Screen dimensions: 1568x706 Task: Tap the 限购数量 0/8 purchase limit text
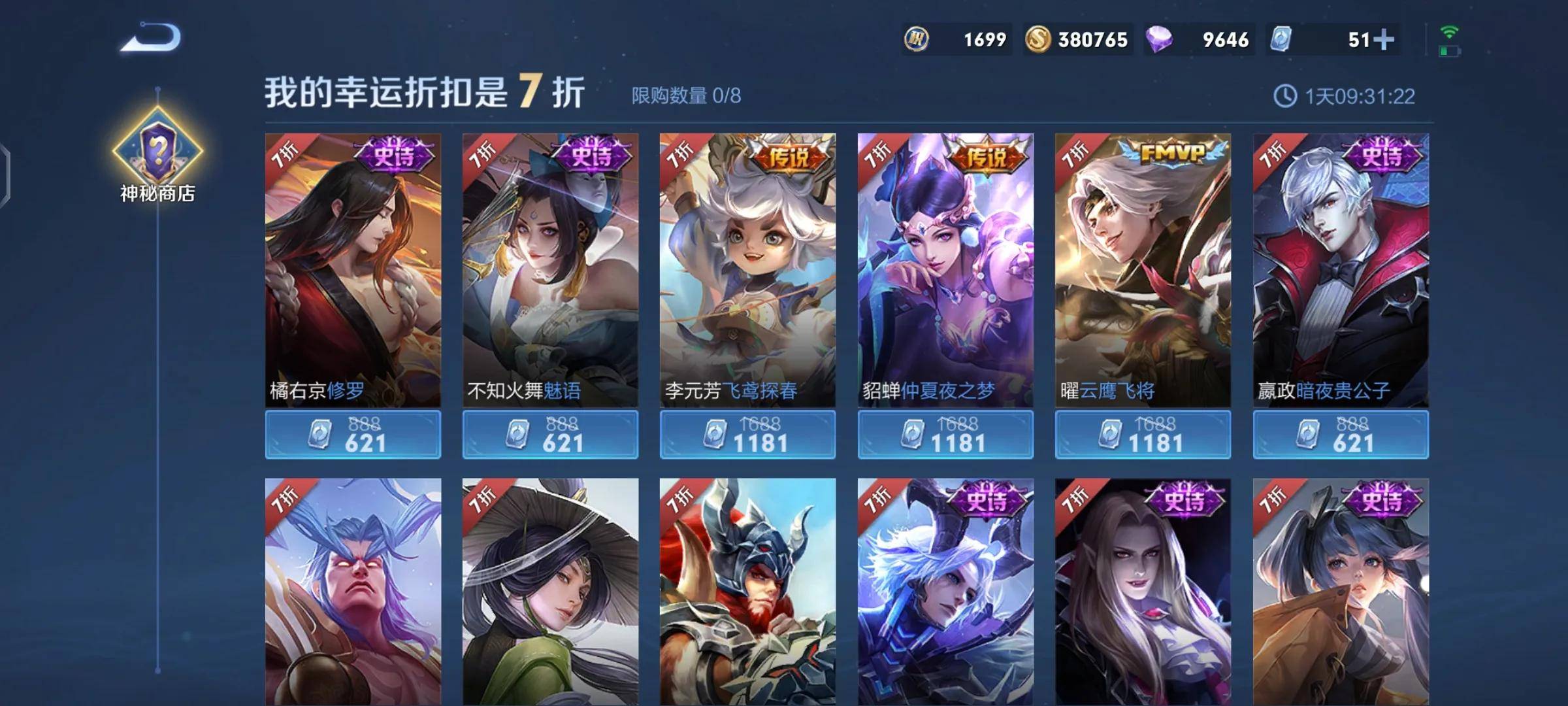click(x=686, y=95)
